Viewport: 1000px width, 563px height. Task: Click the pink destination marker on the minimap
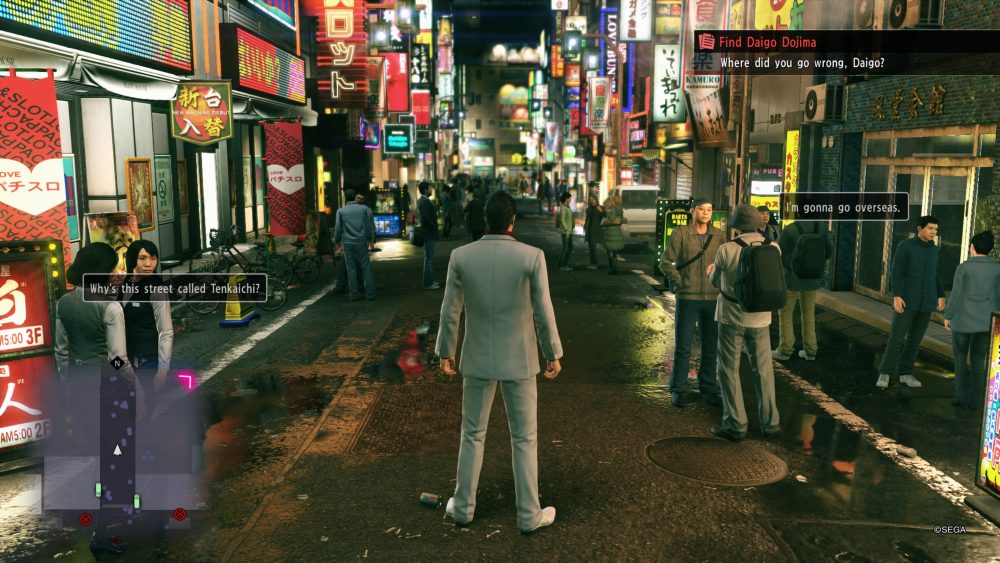pyautogui.click(x=185, y=380)
